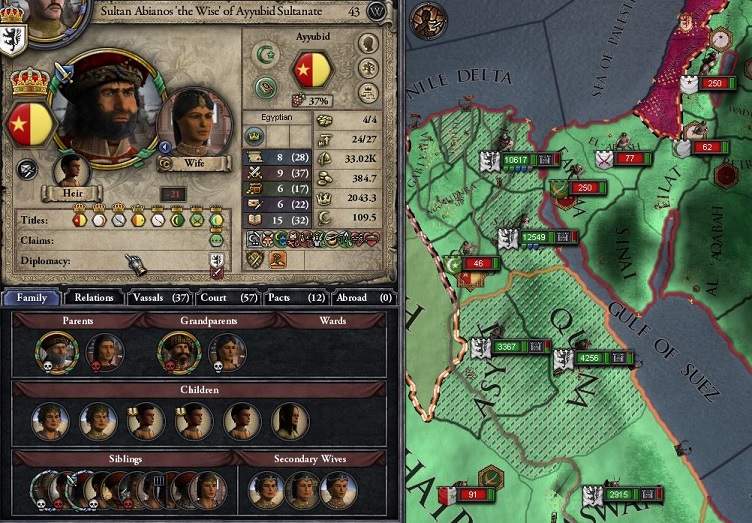Open the Family tab
Screen dimensions: 752x523
tap(31, 297)
